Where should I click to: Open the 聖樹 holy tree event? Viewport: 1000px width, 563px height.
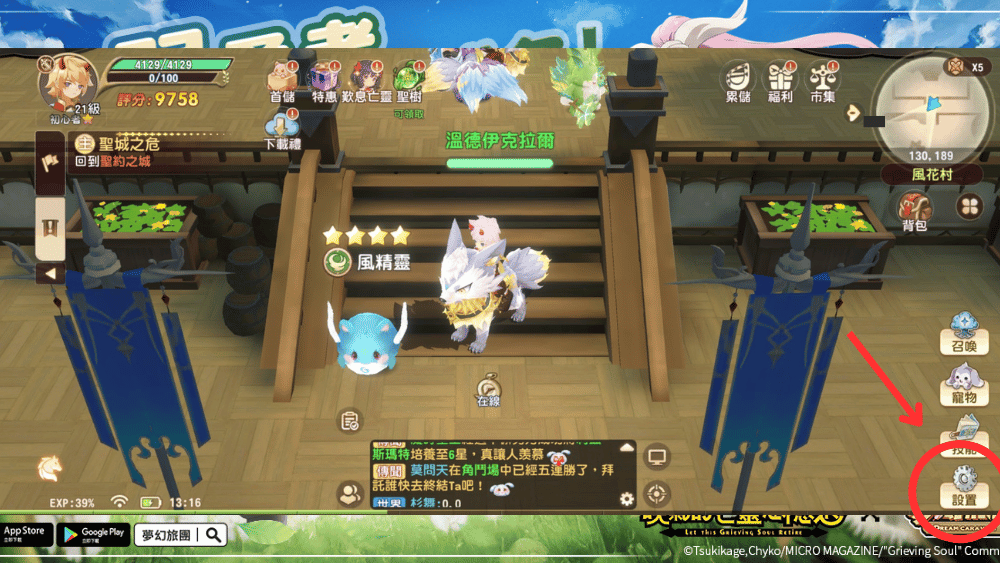[x=407, y=80]
